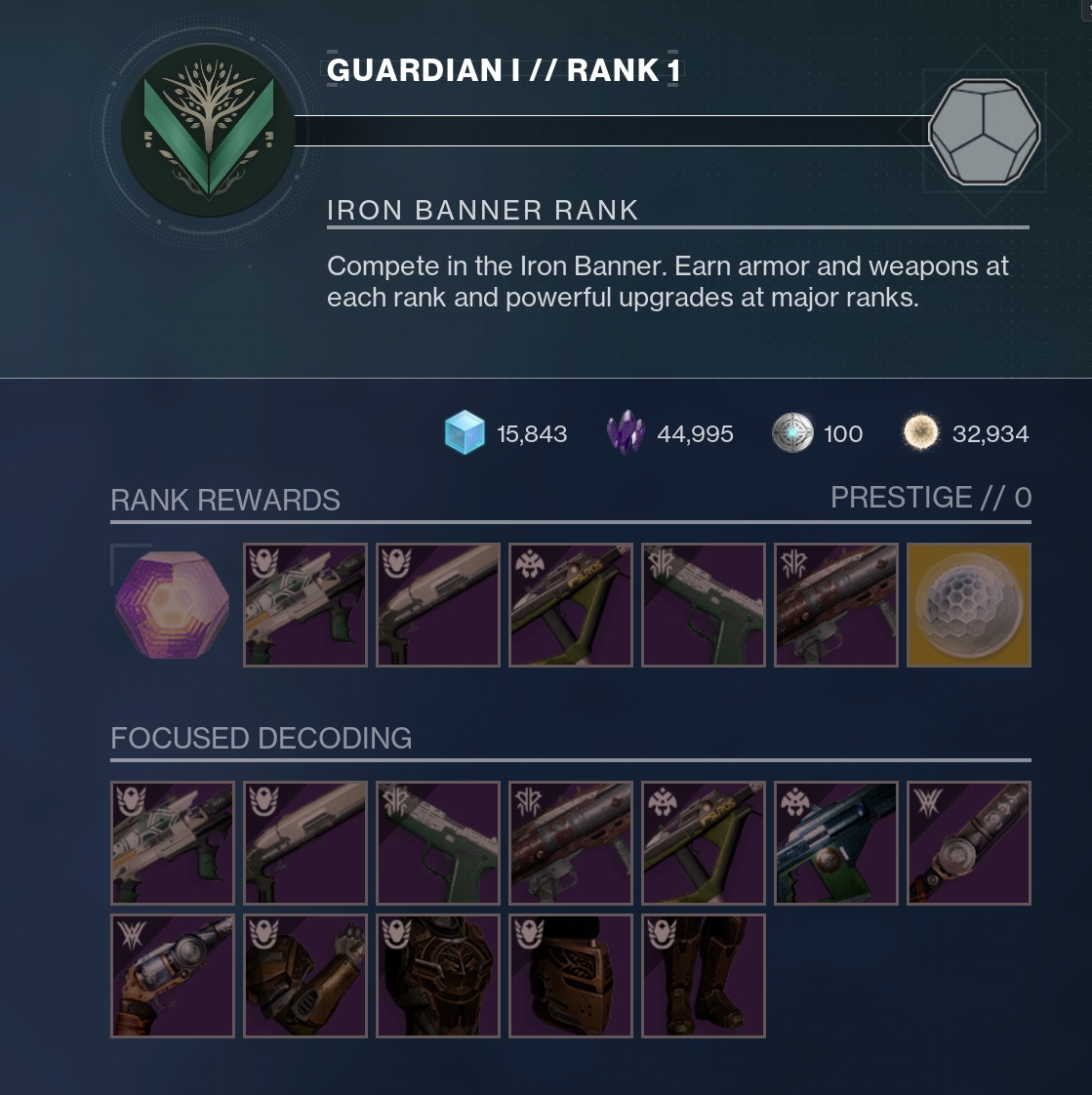
Task: Focus the SUROS weapon in Focused Decoding
Action: pos(703,843)
